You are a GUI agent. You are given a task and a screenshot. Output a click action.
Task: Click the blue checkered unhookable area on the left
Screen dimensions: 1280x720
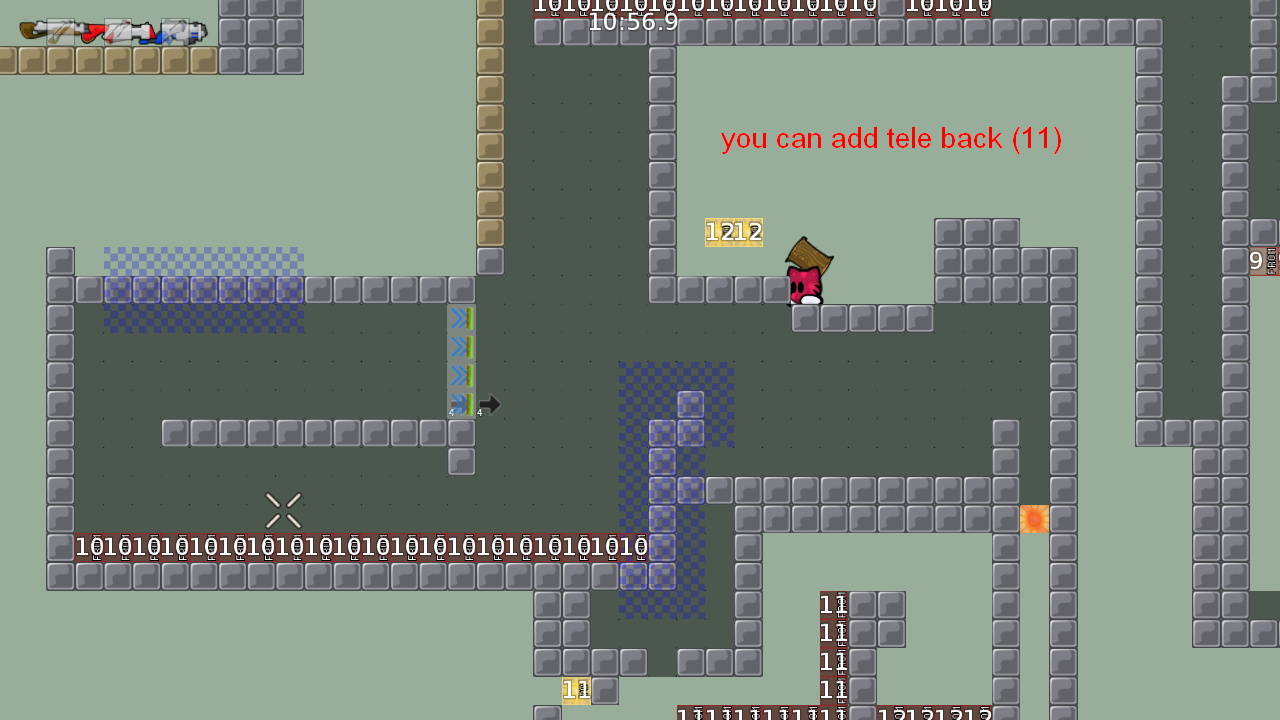200,290
